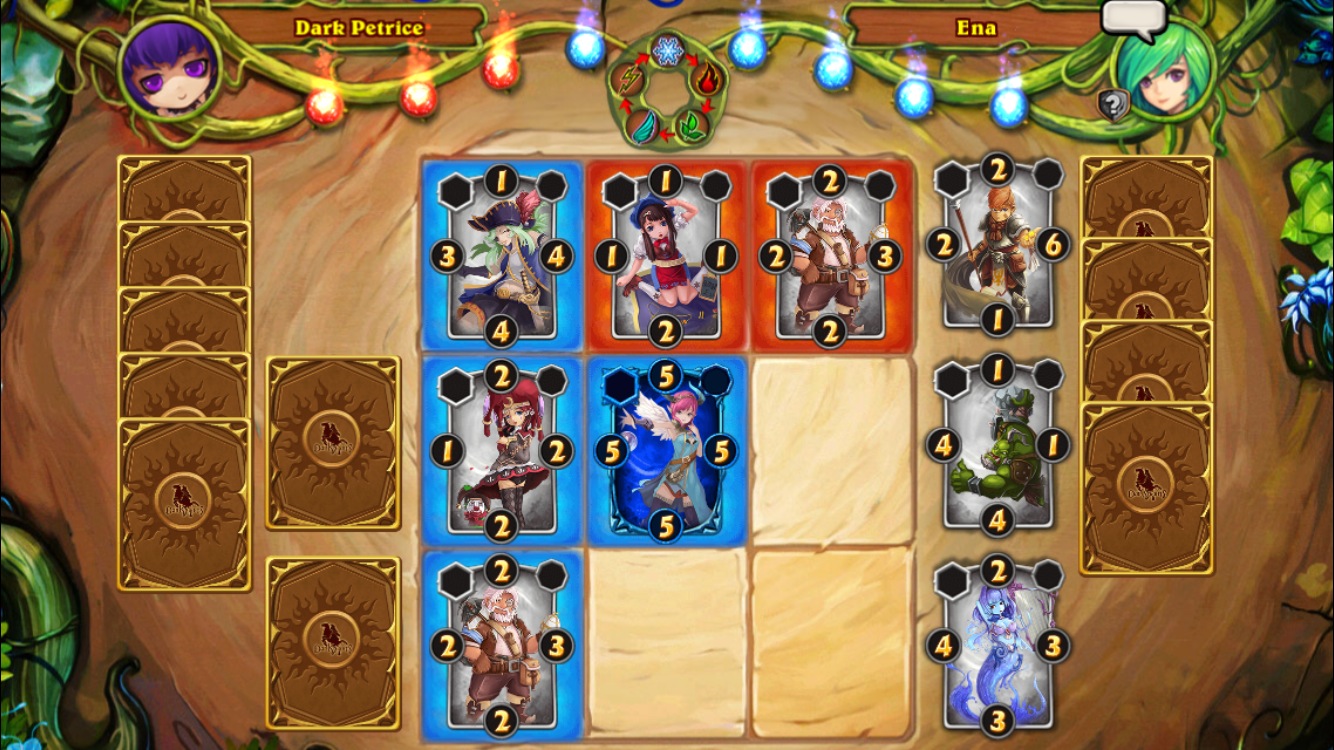1334x750 pixels.
Task: Inspect the pink-haired angel card with all 5s
Action: coord(666,452)
